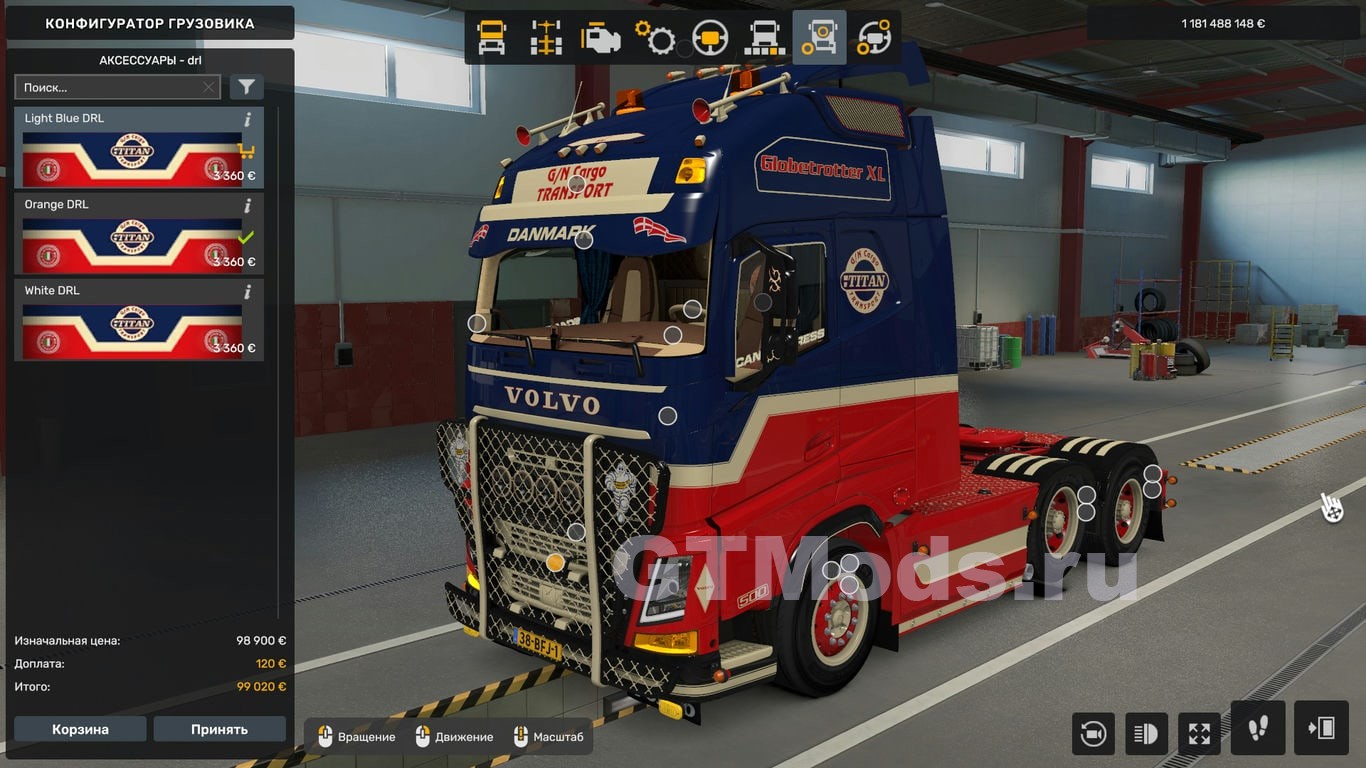Toggle the fullscreen arrows view button
1366x768 pixels.
pyautogui.click(x=1199, y=734)
